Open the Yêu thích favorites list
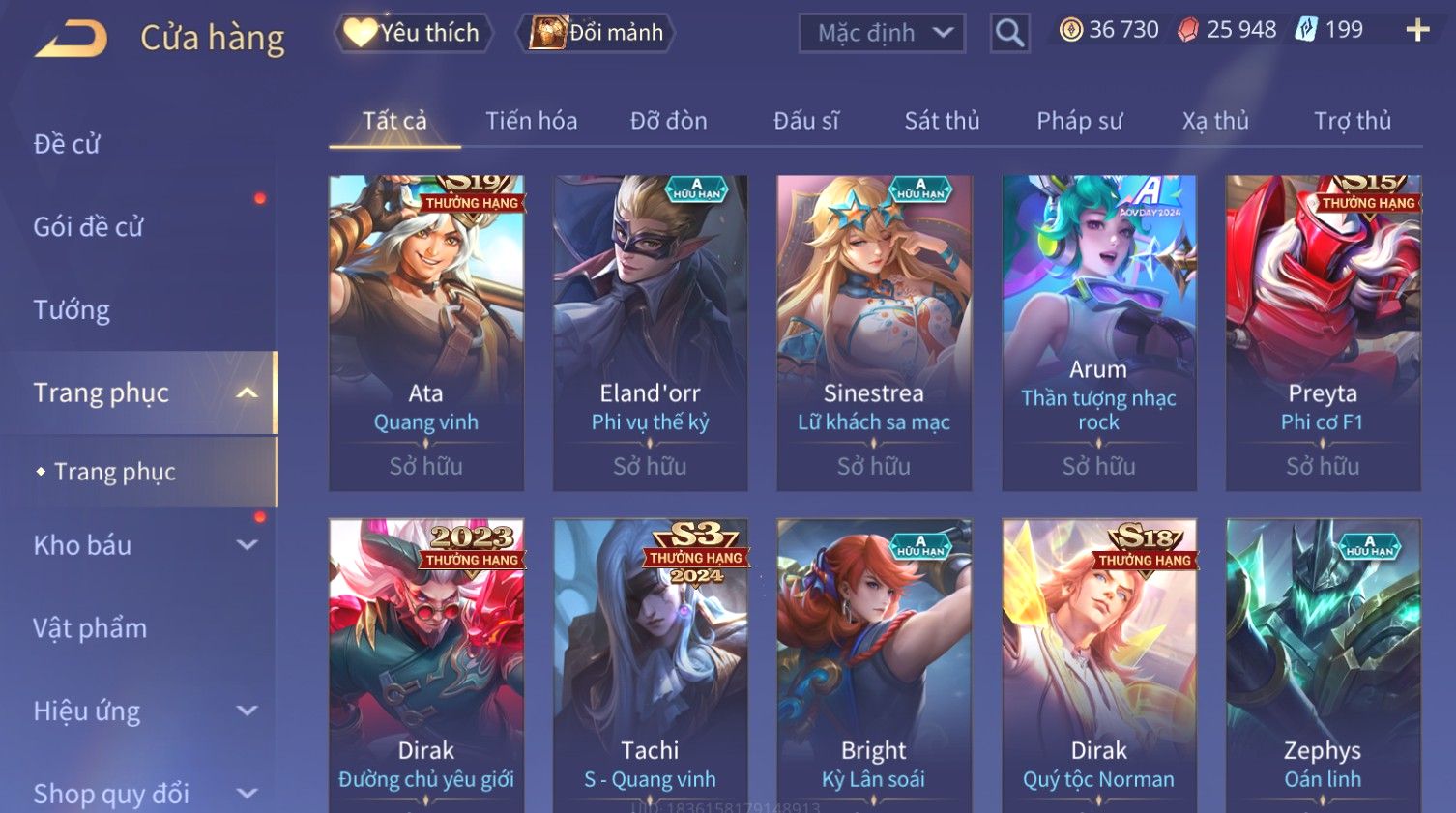This screenshot has width=1456, height=813. pyautogui.click(x=414, y=33)
